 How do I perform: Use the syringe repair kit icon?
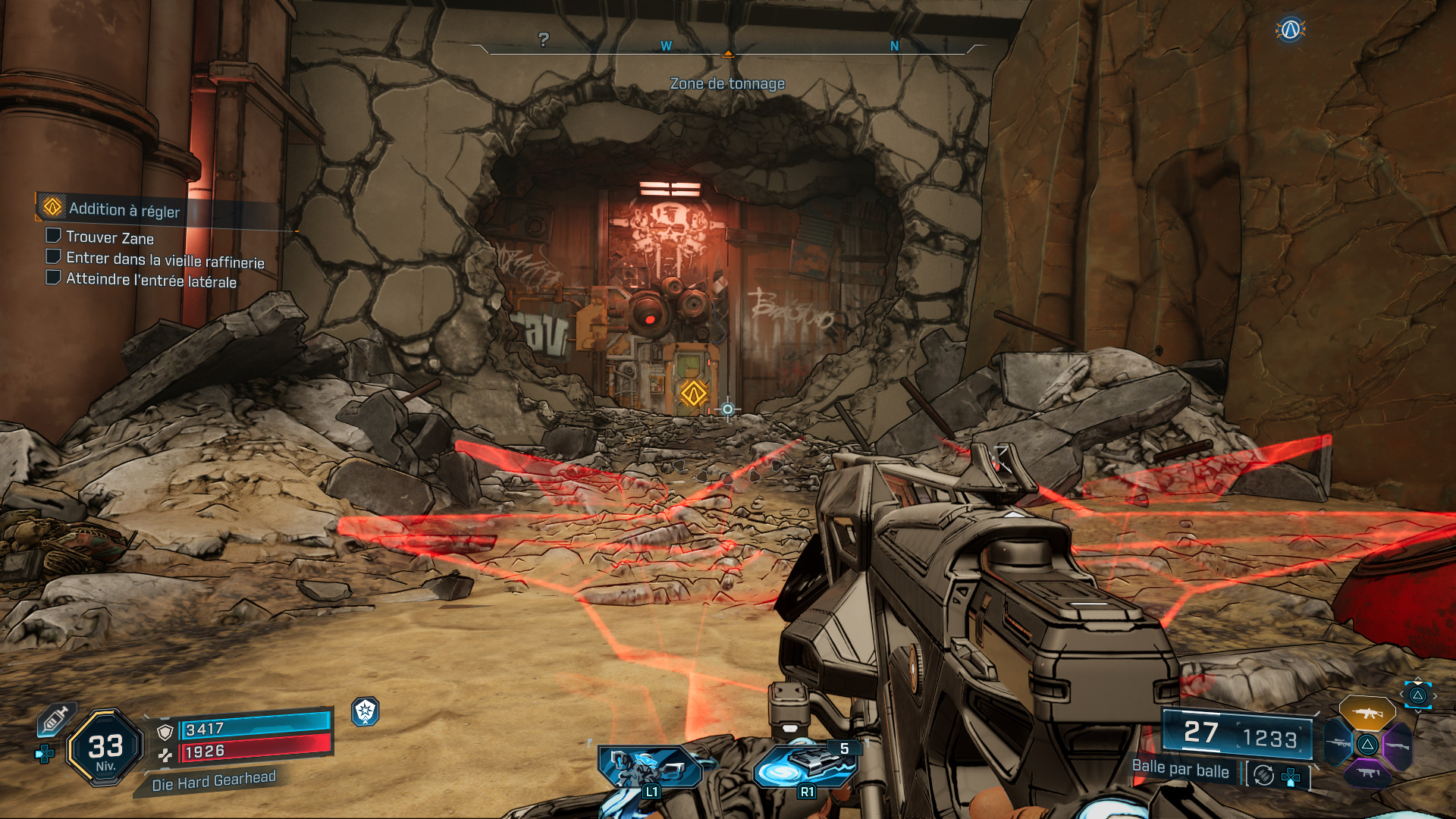pos(55,719)
